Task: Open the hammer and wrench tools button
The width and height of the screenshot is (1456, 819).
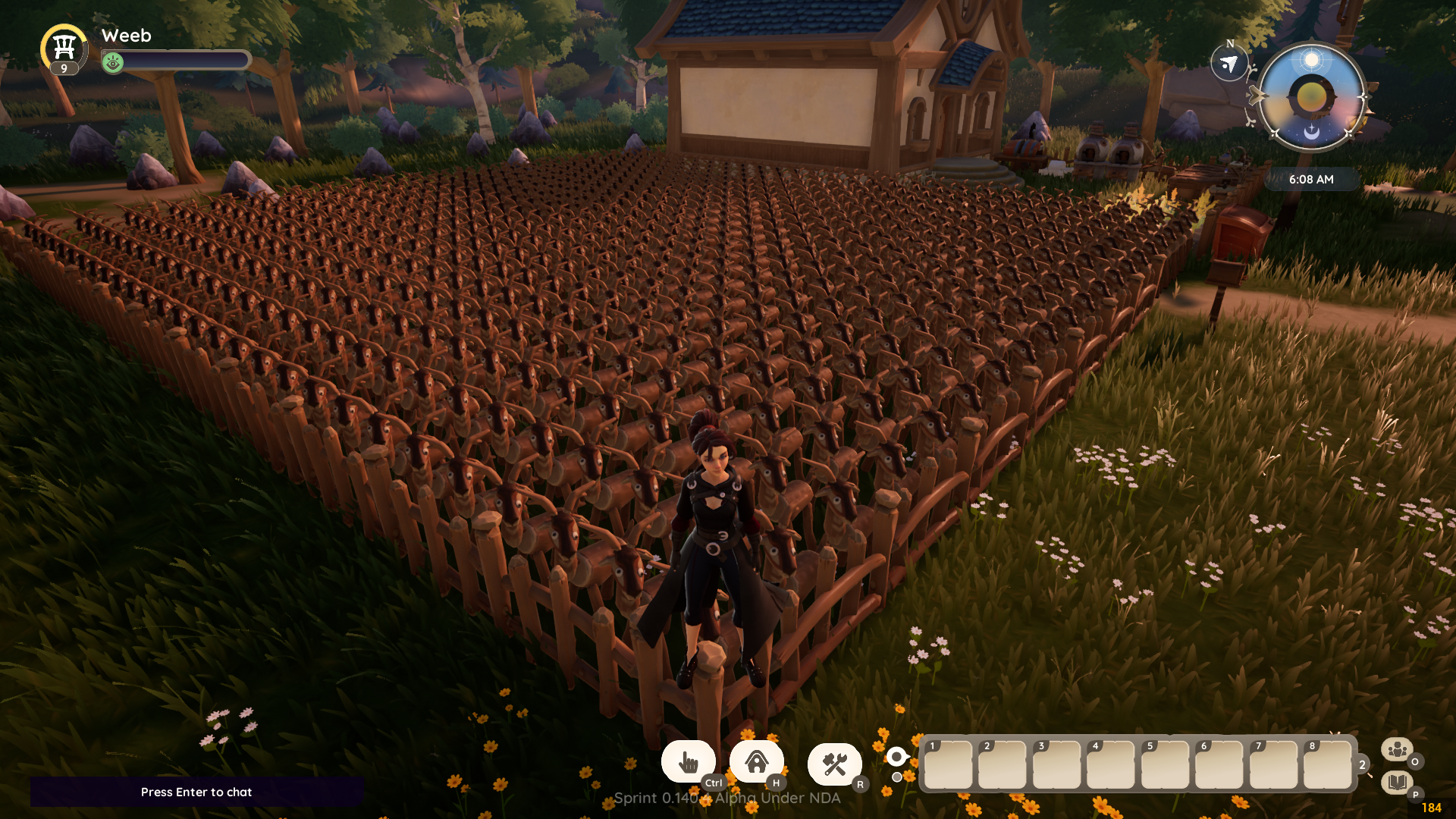Action: click(x=834, y=764)
